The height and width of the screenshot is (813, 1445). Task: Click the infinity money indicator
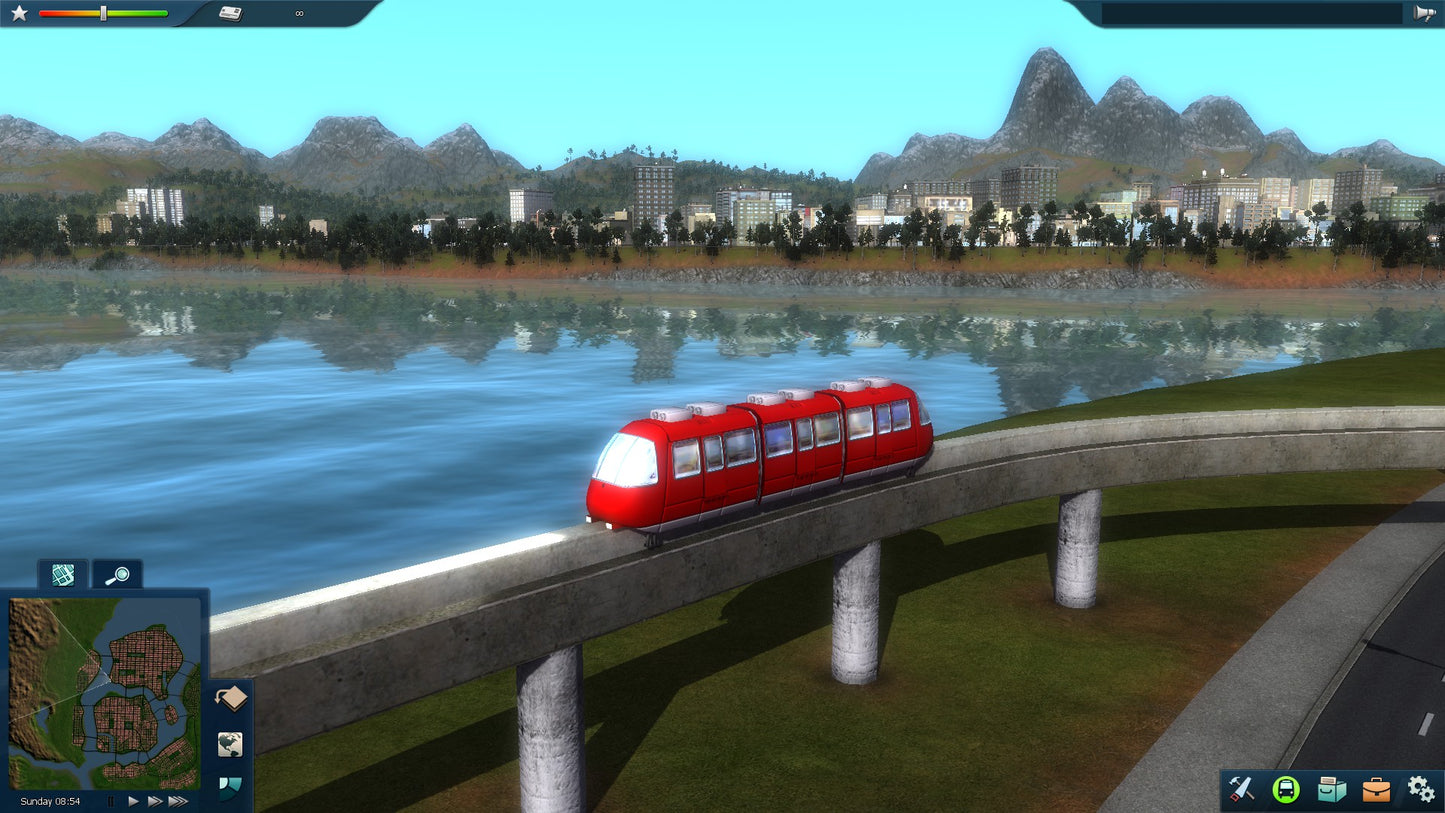(297, 13)
